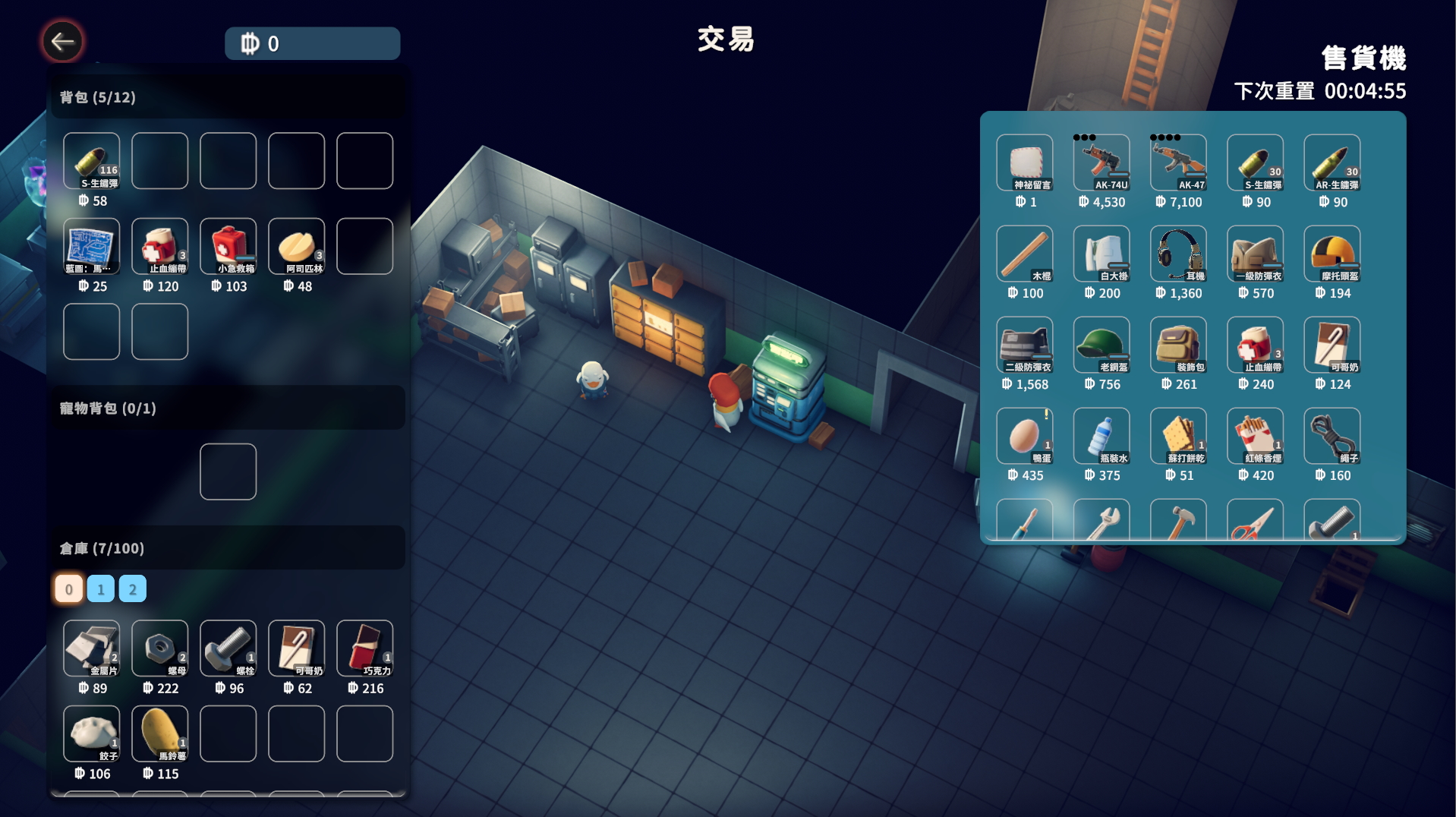This screenshot has width=1456, height=817.
Task: Select the small first aid kit
Action: (228, 246)
